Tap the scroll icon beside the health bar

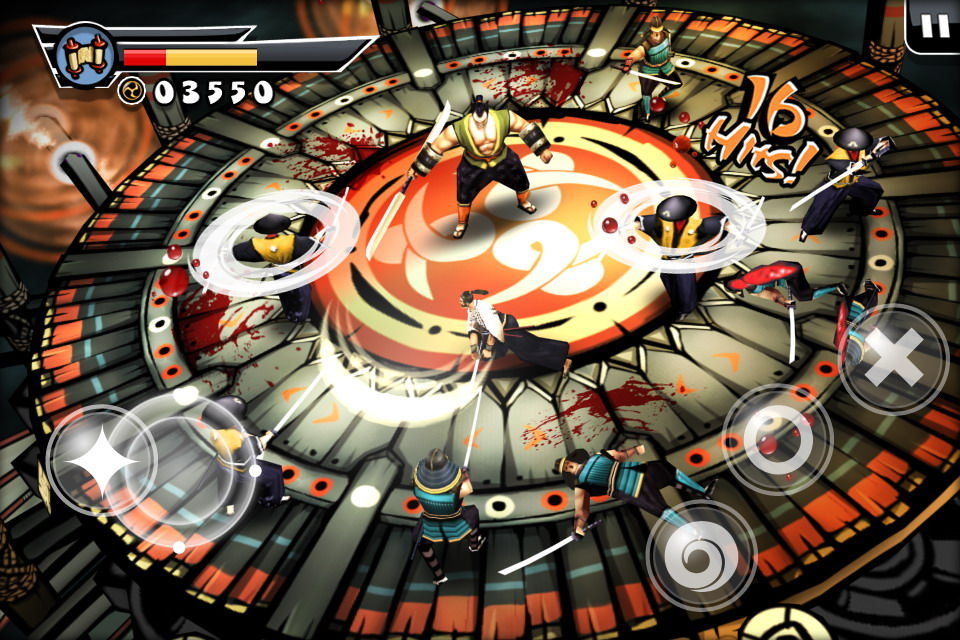[x=82, y=55]
